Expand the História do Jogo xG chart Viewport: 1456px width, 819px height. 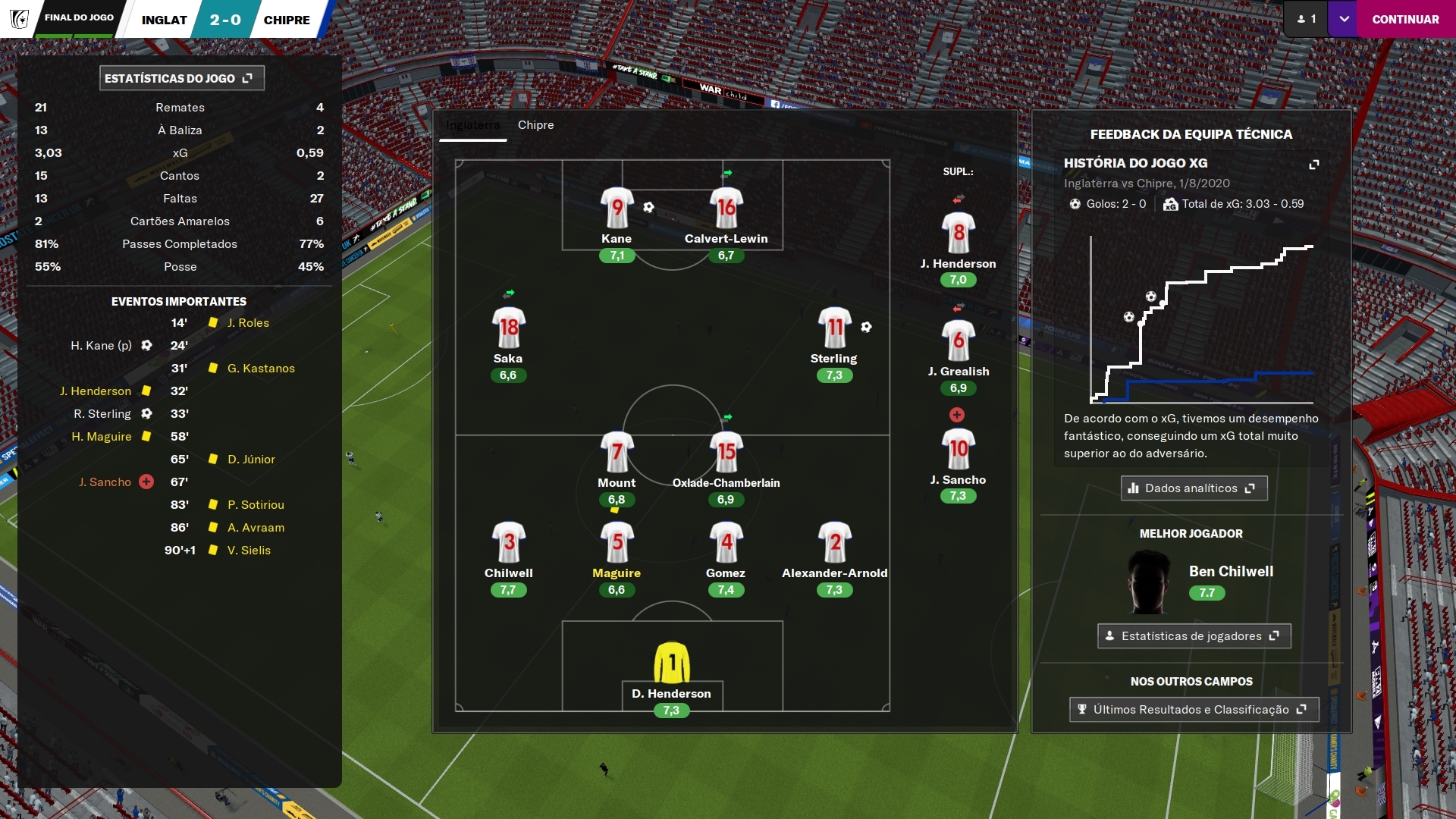1314,164
